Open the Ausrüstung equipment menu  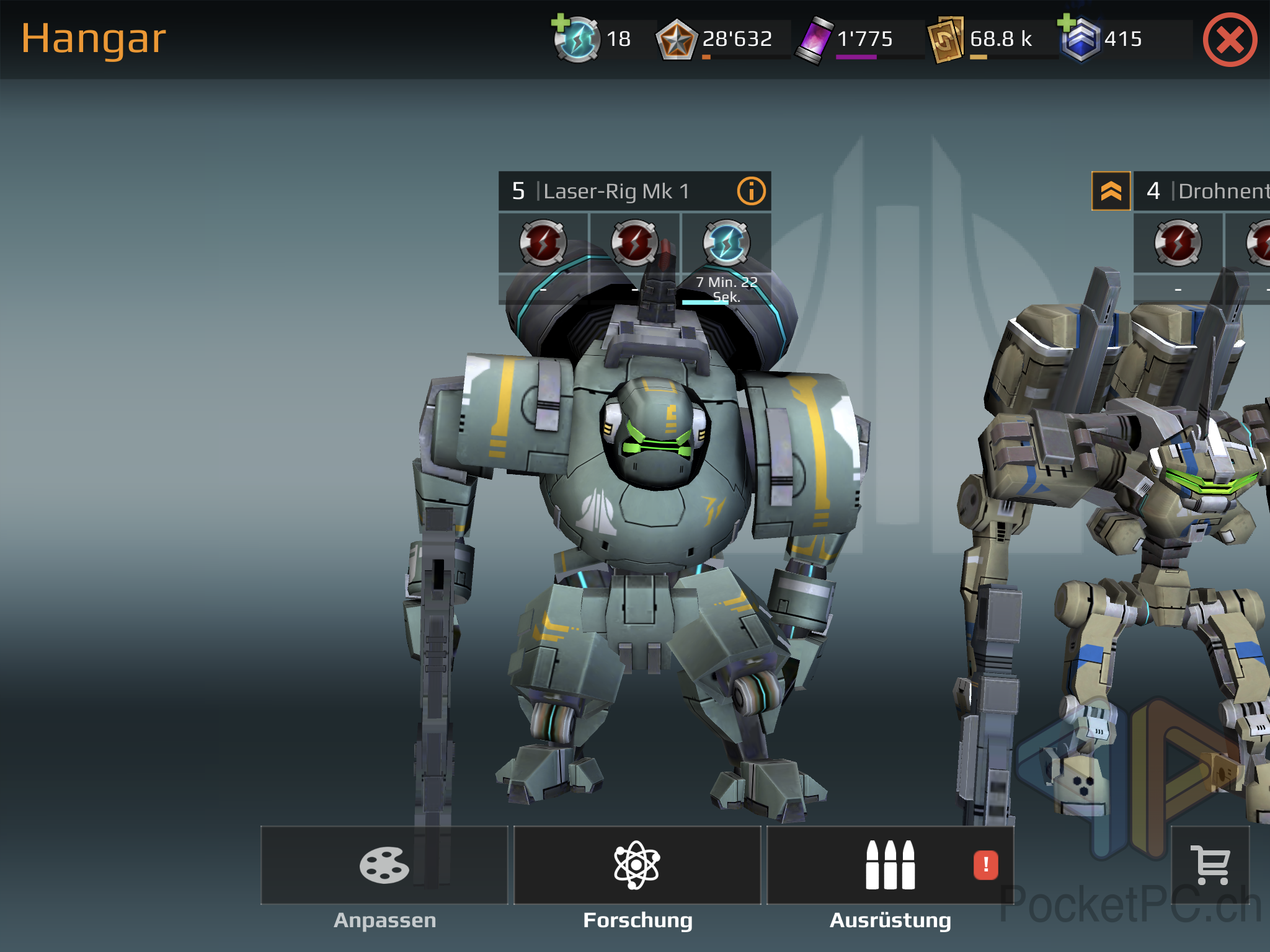click(x=890, y=865)
